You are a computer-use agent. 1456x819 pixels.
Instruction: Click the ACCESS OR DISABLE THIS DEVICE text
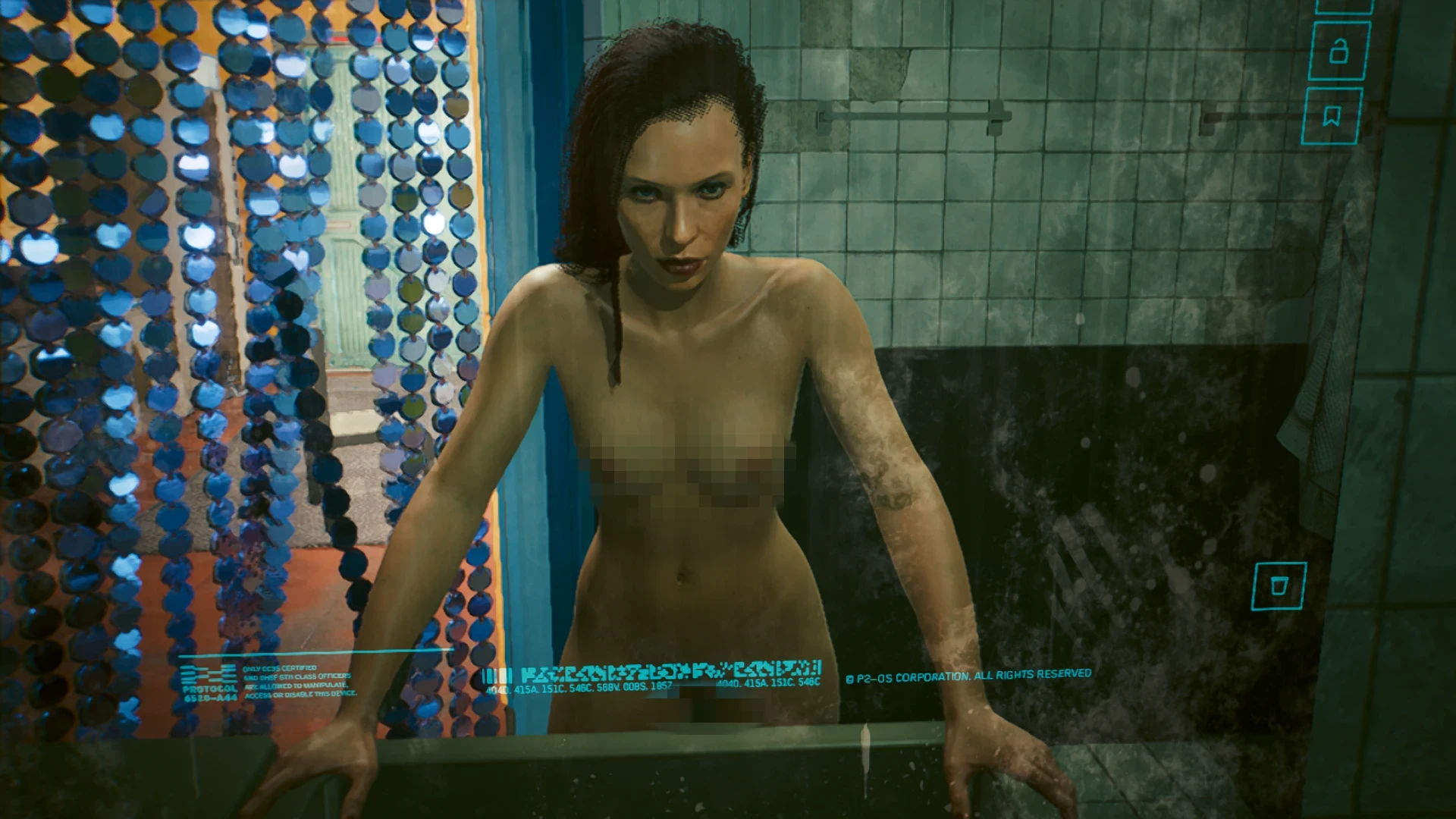303,695
